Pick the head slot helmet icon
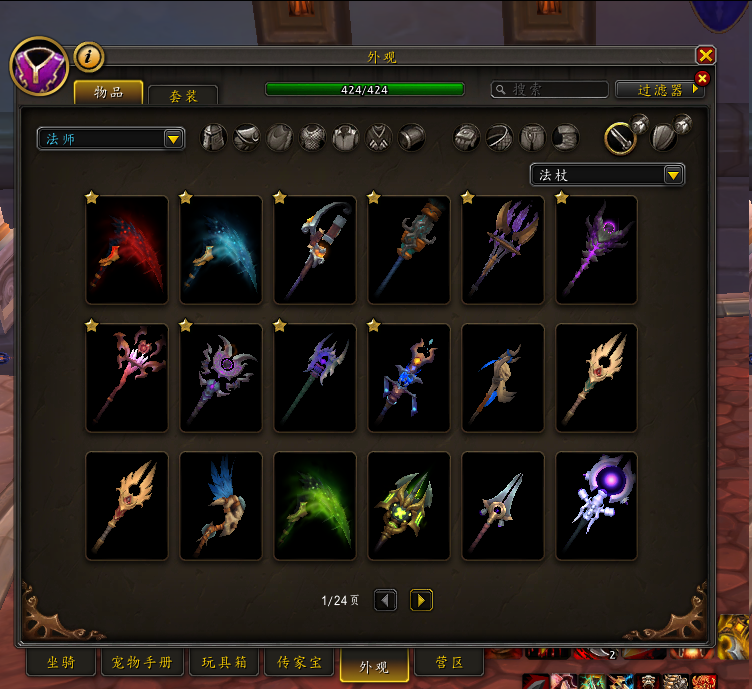The image size is (752, 689). coord(214,138)
